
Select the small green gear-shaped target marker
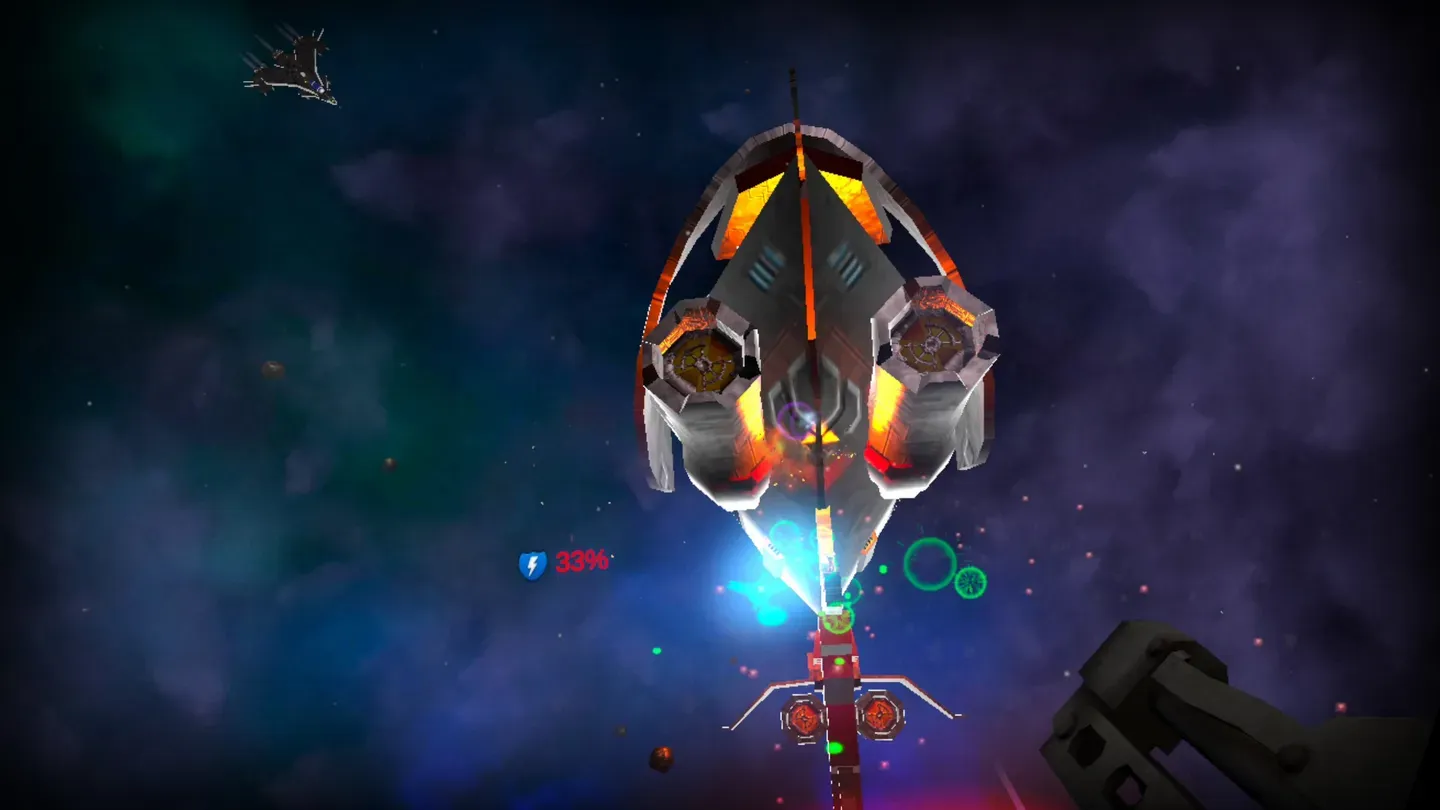(x=968, y=585)
